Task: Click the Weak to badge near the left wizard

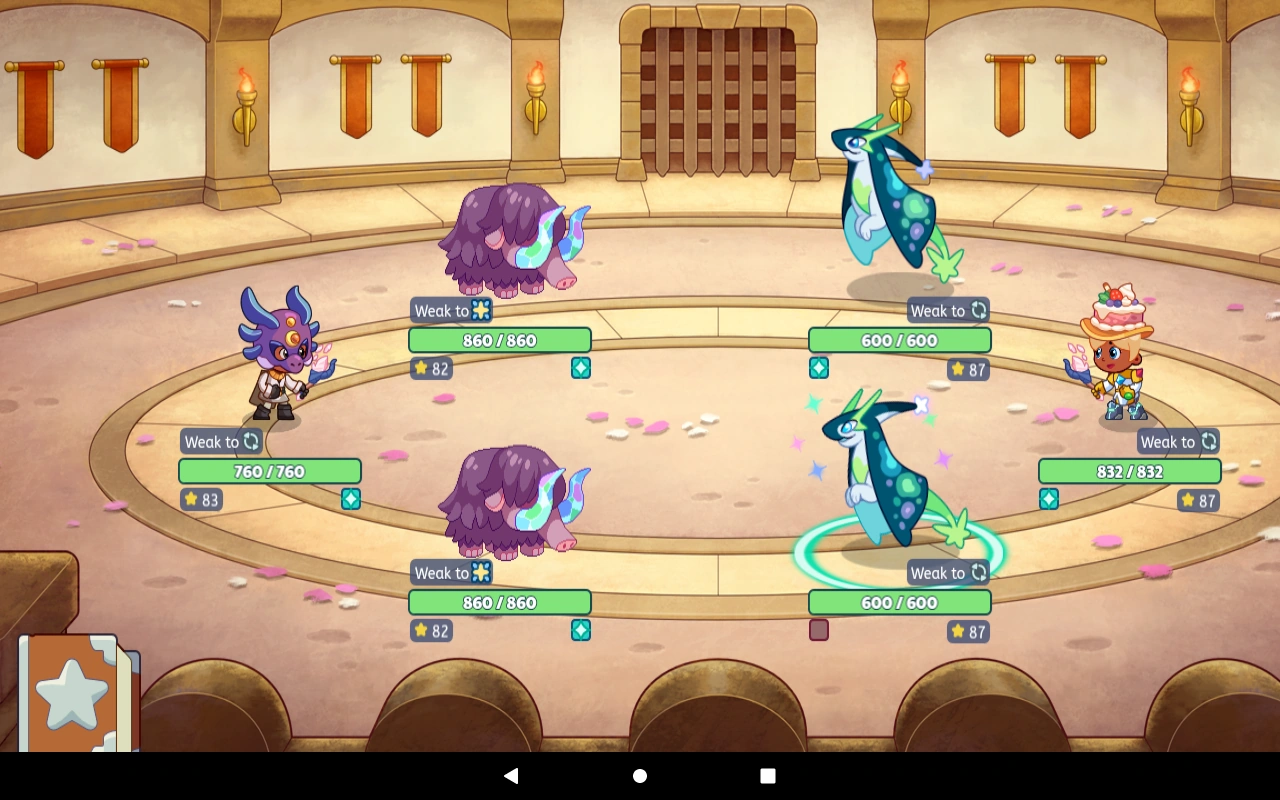Action: click(x=219, y=441)
